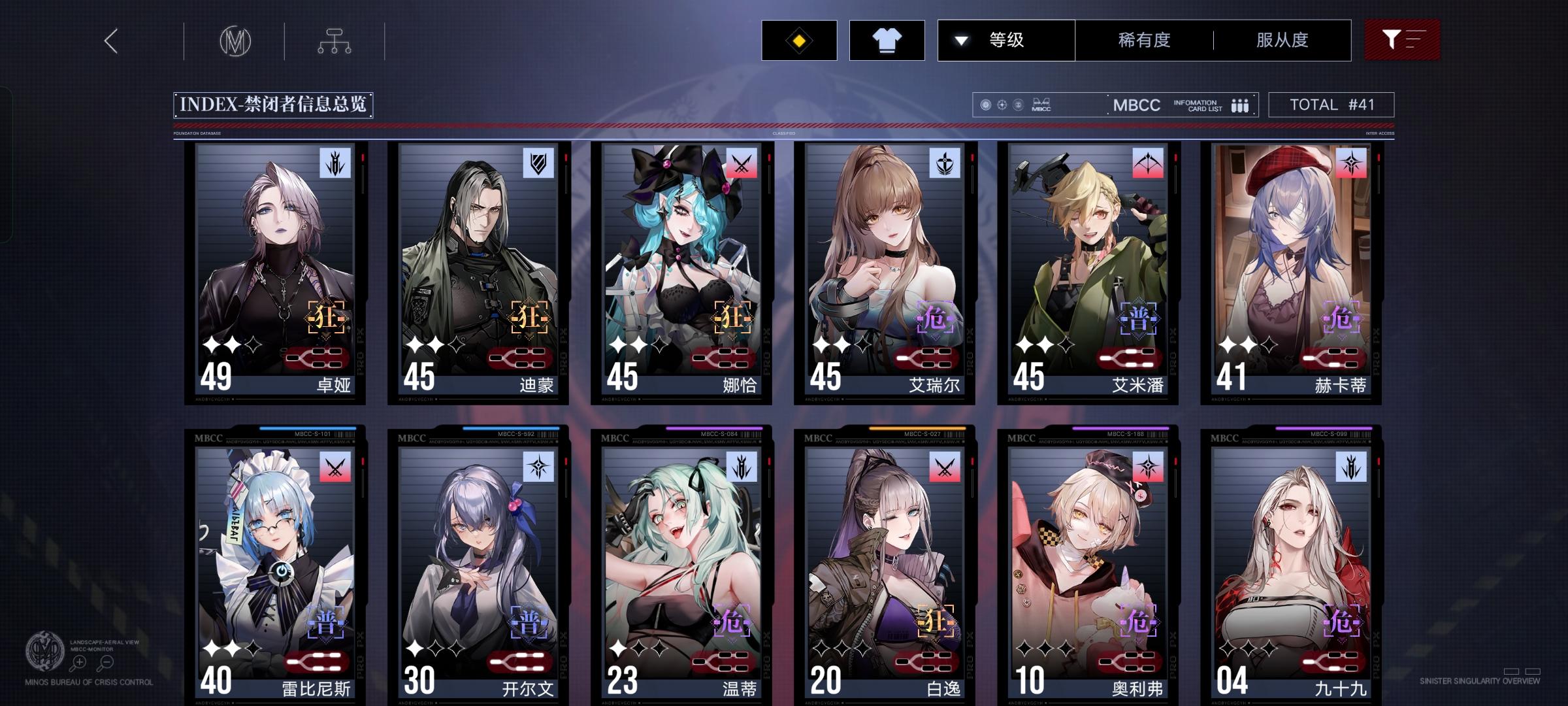The image size is (1568, 706).
Task: Click the yellow diamond display mode icon
Action: coord(798,40)
